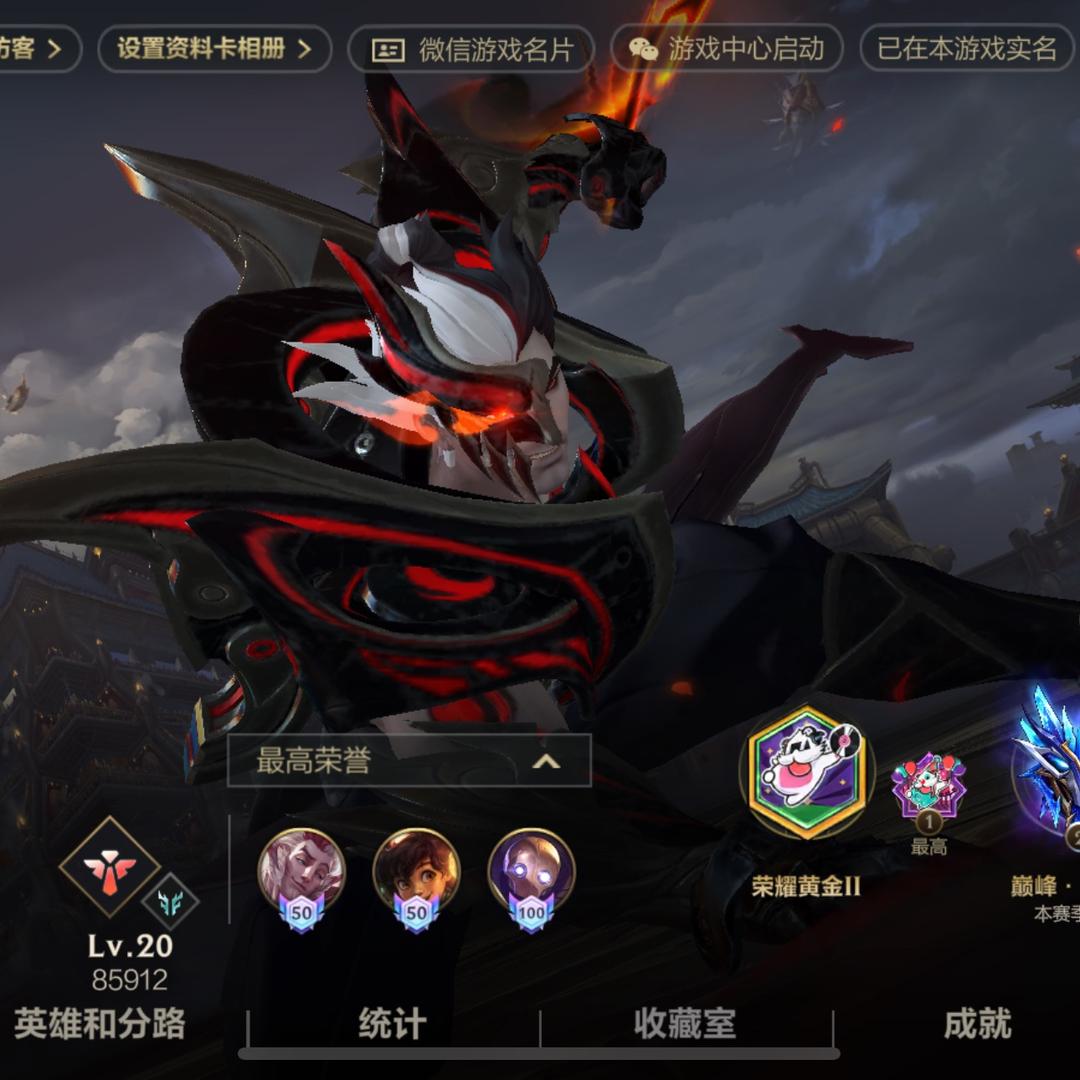Tap the 游戏中心启动 button

[727, 49]
